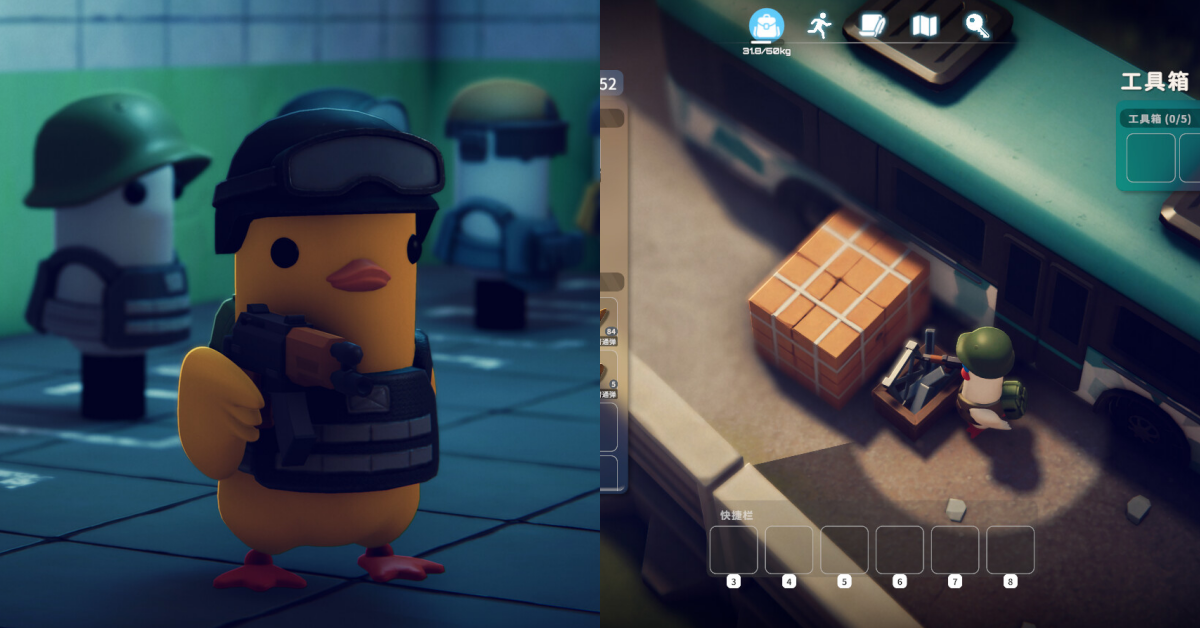Select the ammo slot showing 84
The height and width of the screenshot is (628, 1200).
(608, 322)
